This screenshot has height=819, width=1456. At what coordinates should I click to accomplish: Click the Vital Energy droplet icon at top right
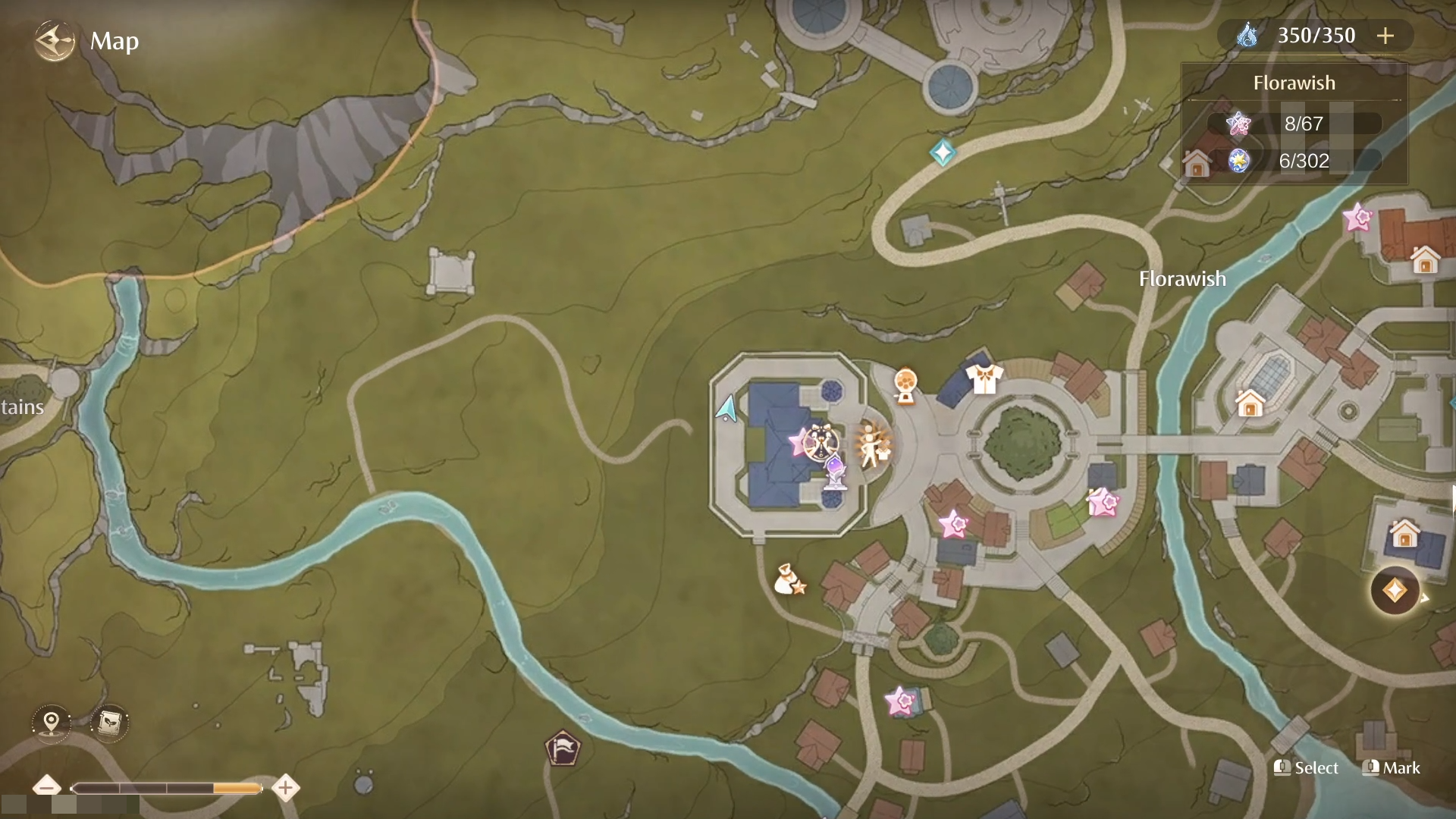1250,35
